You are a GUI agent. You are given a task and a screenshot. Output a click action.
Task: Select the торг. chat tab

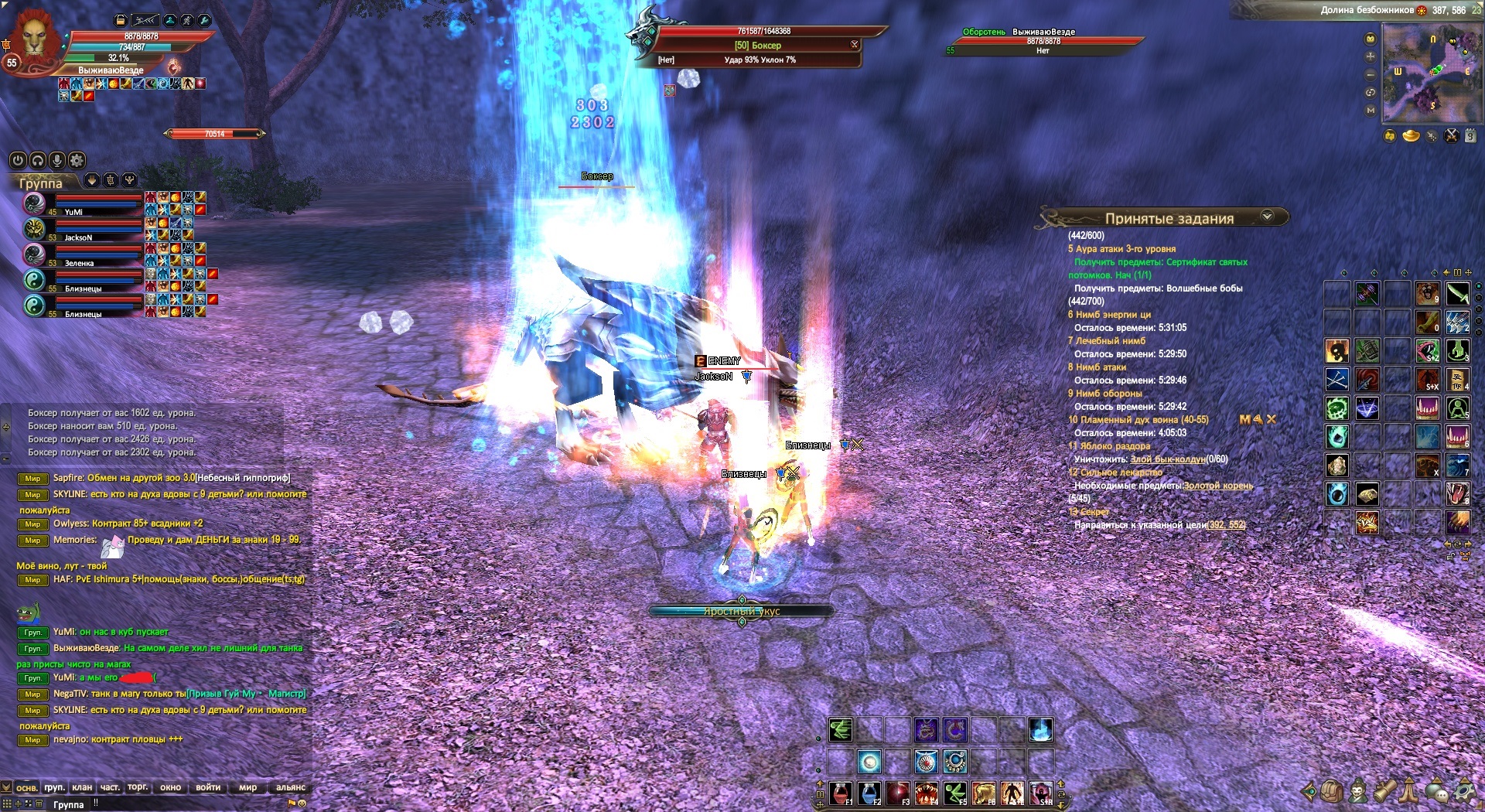pyautogui.click(x=138, y=787)
